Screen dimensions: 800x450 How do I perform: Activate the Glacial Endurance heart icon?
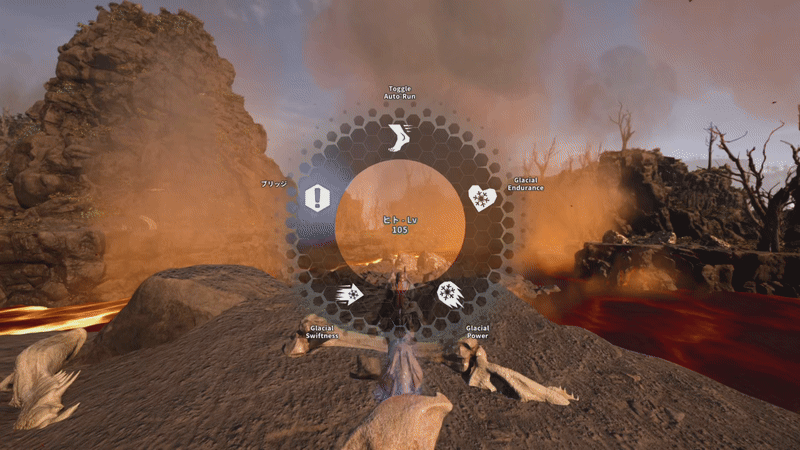(x=482, y=198)
